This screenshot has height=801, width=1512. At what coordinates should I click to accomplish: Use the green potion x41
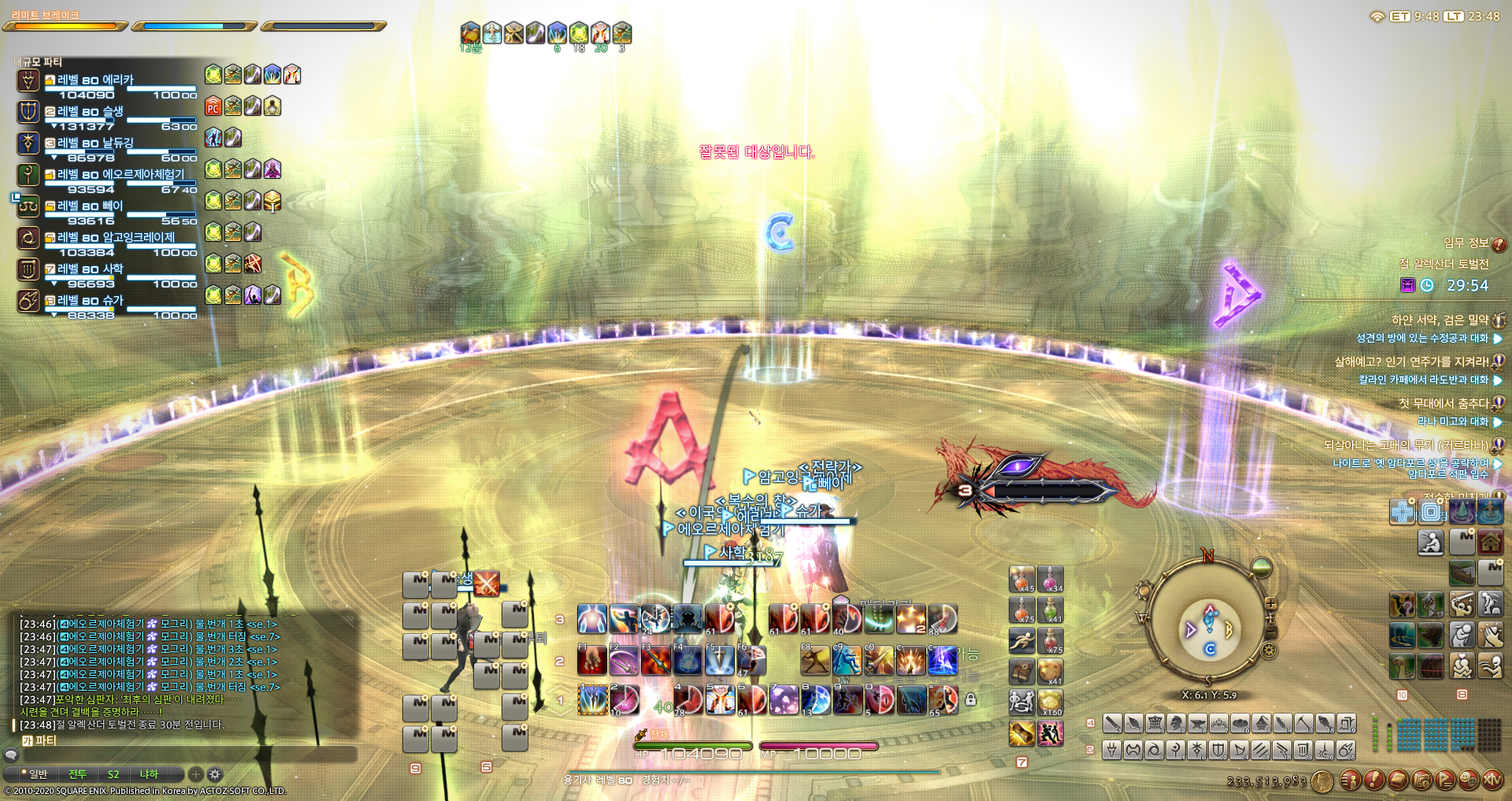click(x=1050, y=609)
